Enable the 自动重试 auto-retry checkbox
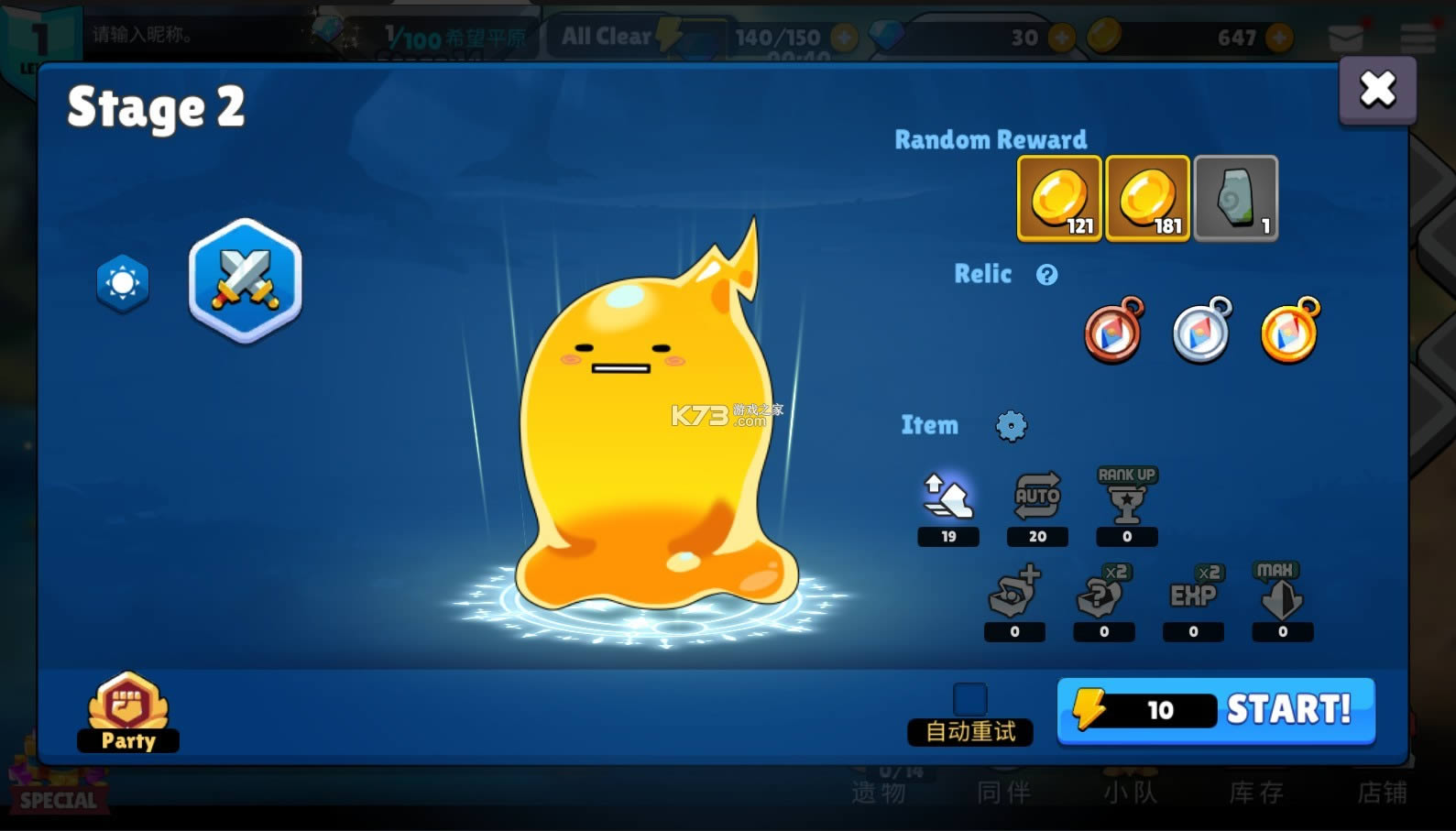This screenshot has width=1456, height=831. [x=969, y=698]
